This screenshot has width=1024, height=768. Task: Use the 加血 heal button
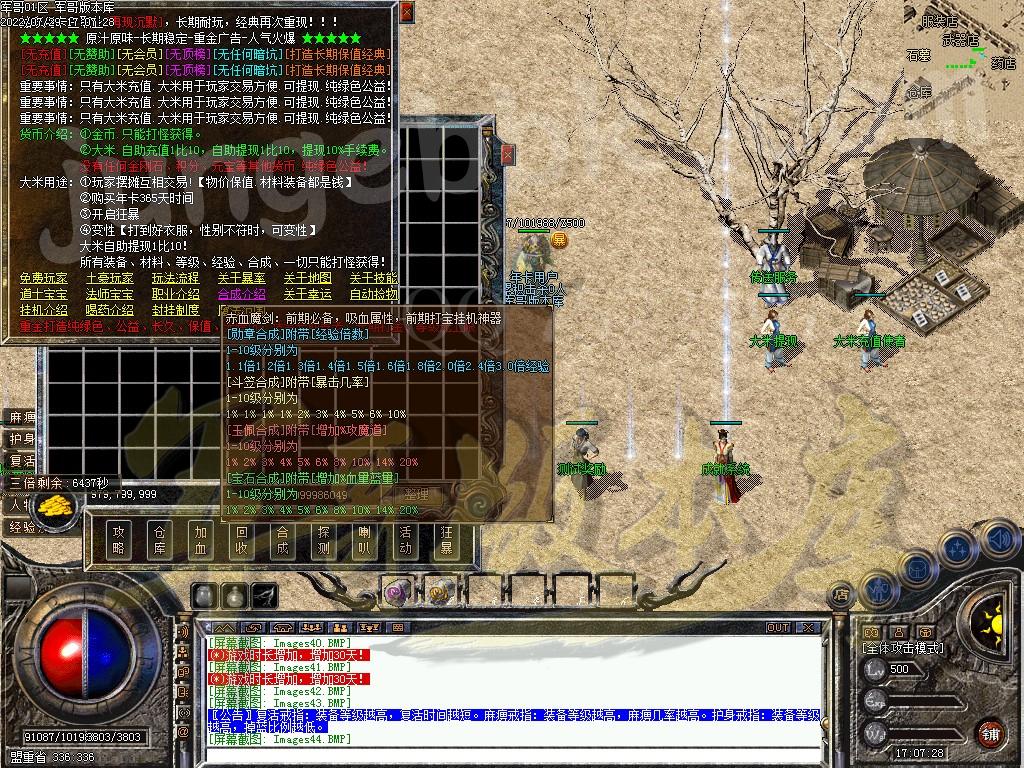pyautogui.click(x=201, y=539)
